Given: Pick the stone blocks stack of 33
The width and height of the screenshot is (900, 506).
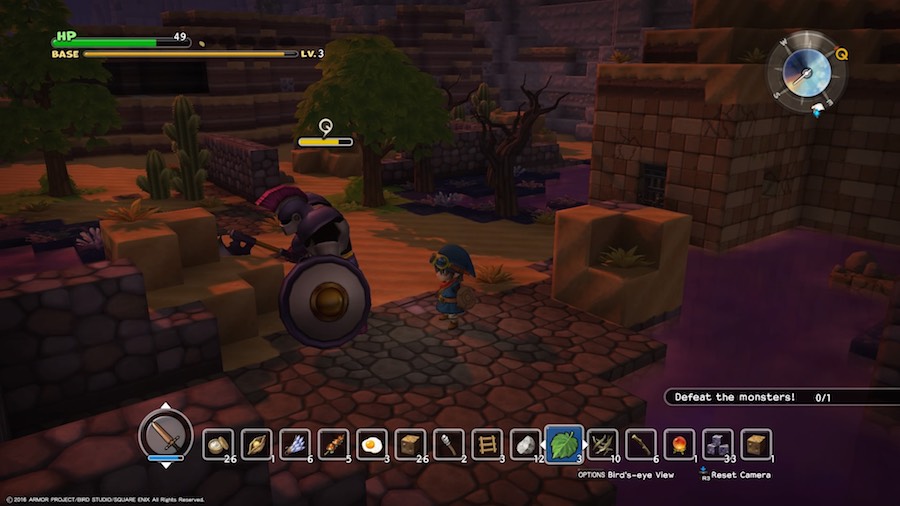Looking at the screenshot, I should (718, 443).
